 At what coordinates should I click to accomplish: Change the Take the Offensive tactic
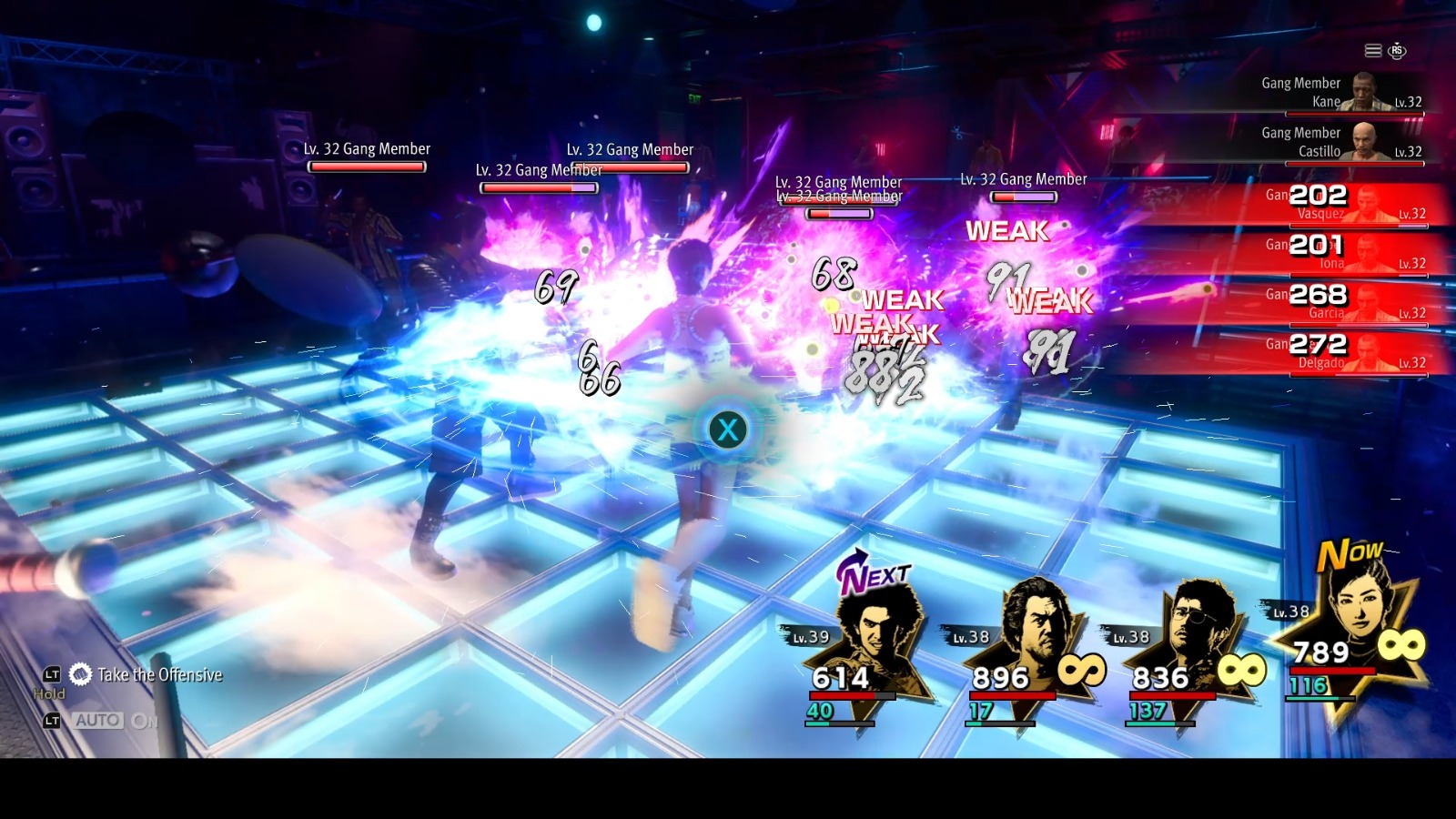click(x=158, y=674)
